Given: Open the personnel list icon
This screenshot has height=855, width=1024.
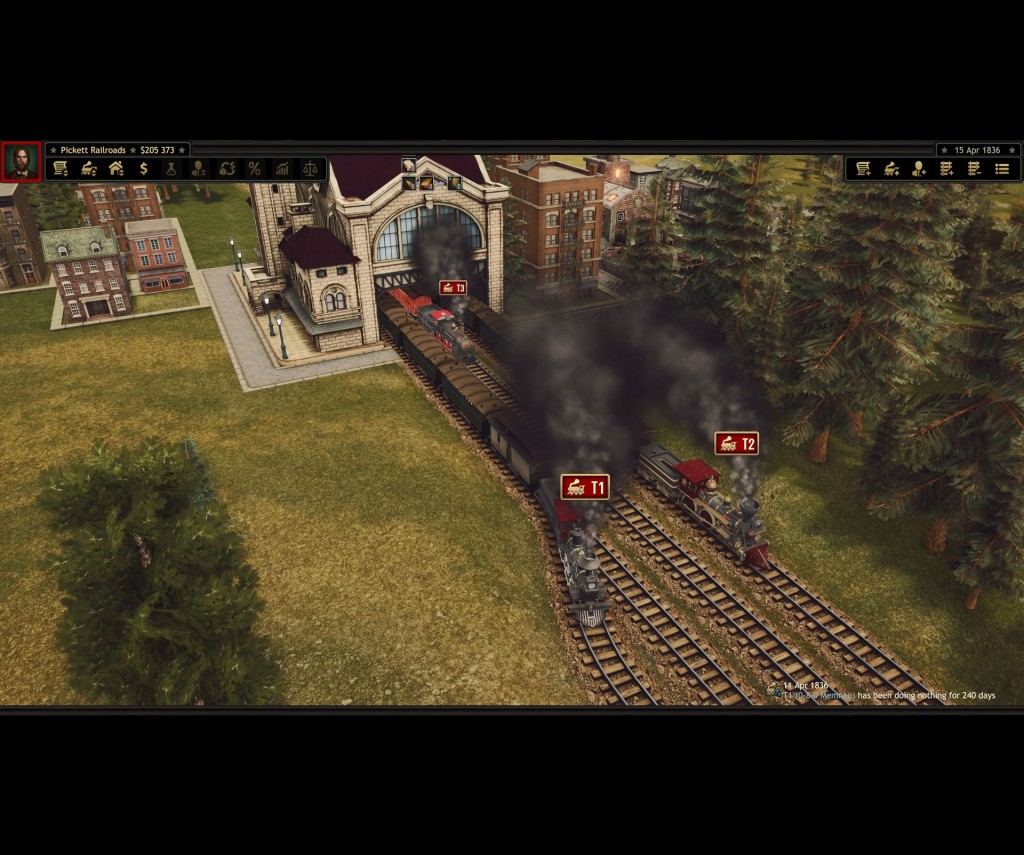Looking at the screenshot, I should [199, 169].
